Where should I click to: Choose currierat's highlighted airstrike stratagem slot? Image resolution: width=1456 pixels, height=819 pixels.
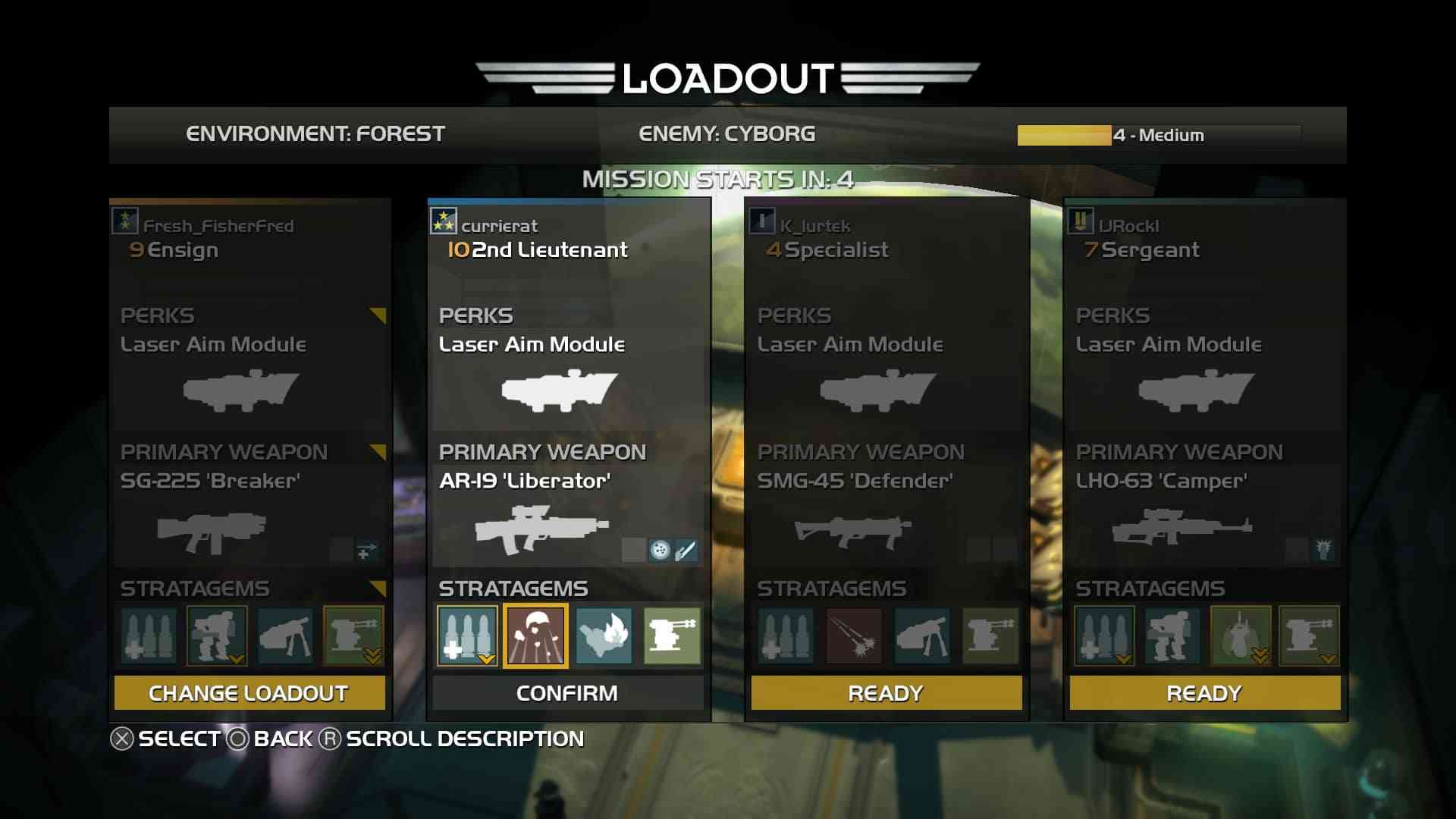click(x=535, y=635)
